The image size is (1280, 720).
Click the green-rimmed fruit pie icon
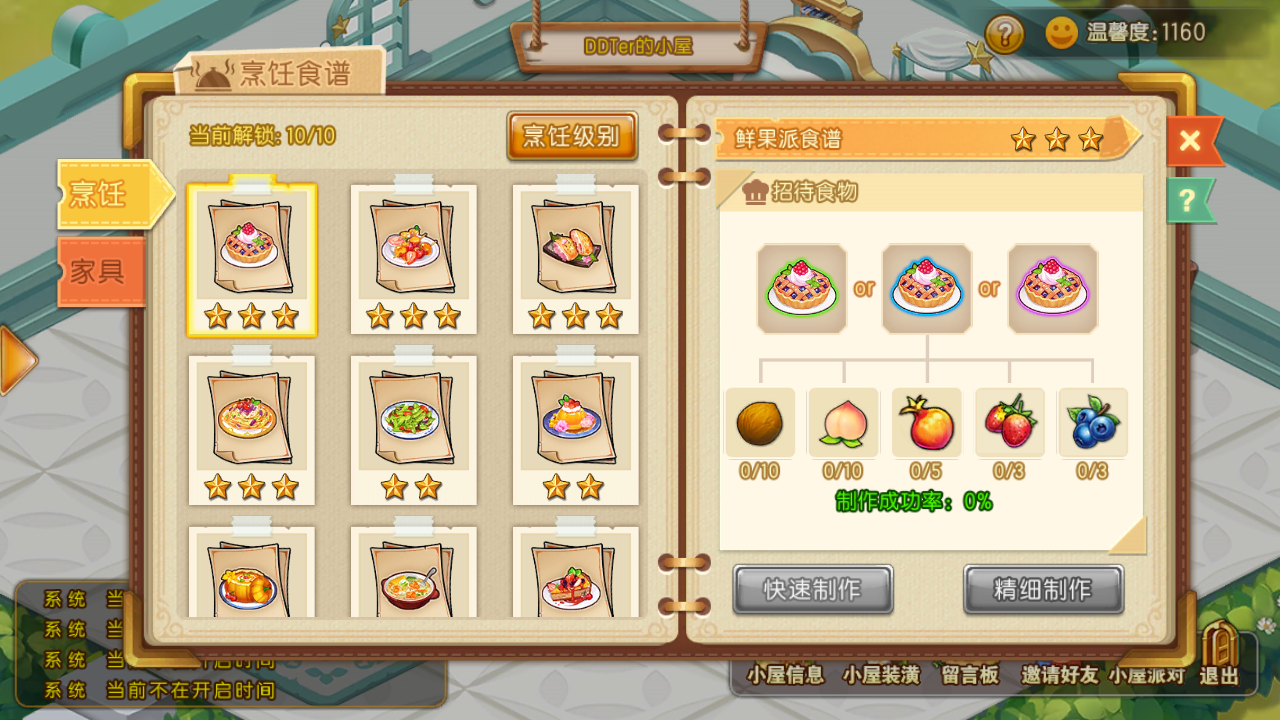click(x=801, y=287)
